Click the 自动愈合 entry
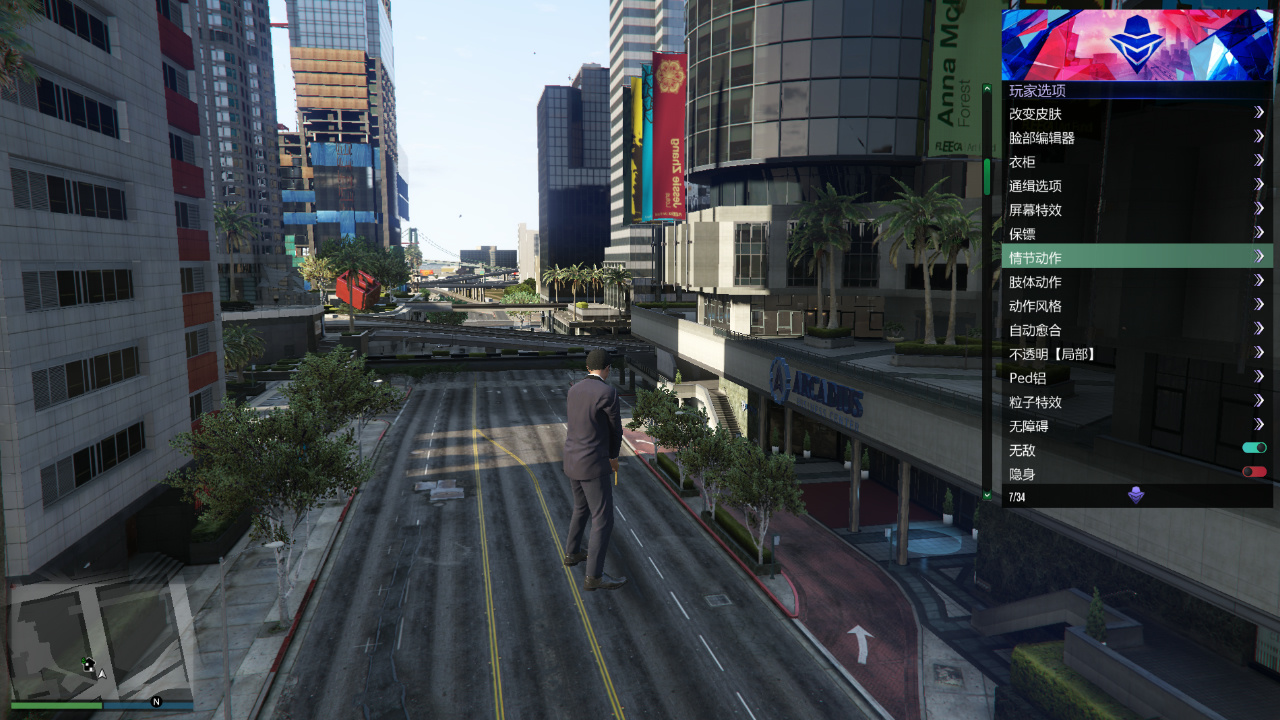The width and height of the screenshot is (1280, 720). click(x=1100, y=329)
